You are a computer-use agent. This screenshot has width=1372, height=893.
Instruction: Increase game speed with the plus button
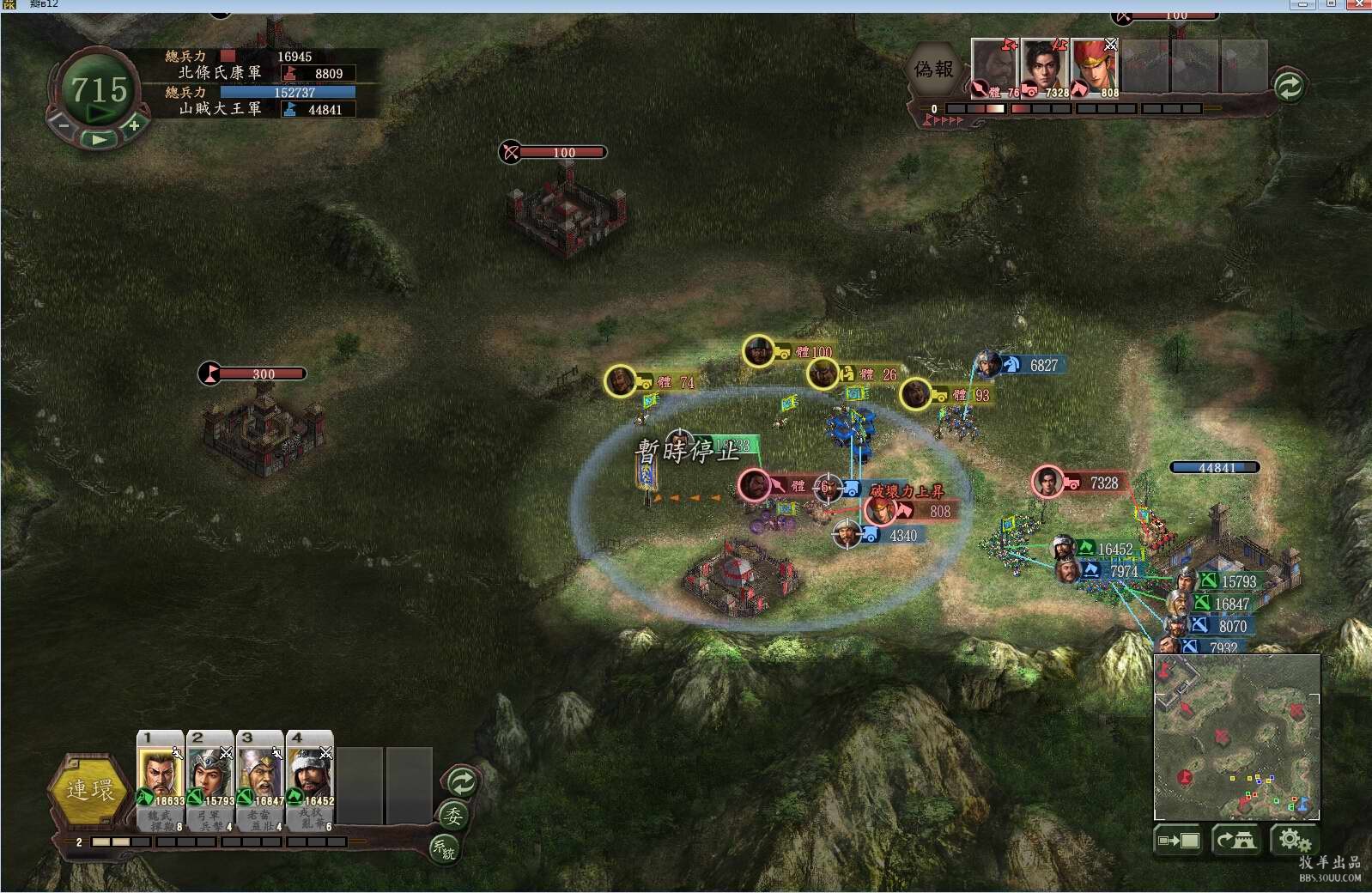pyautogui.click(x=135, y=126)
